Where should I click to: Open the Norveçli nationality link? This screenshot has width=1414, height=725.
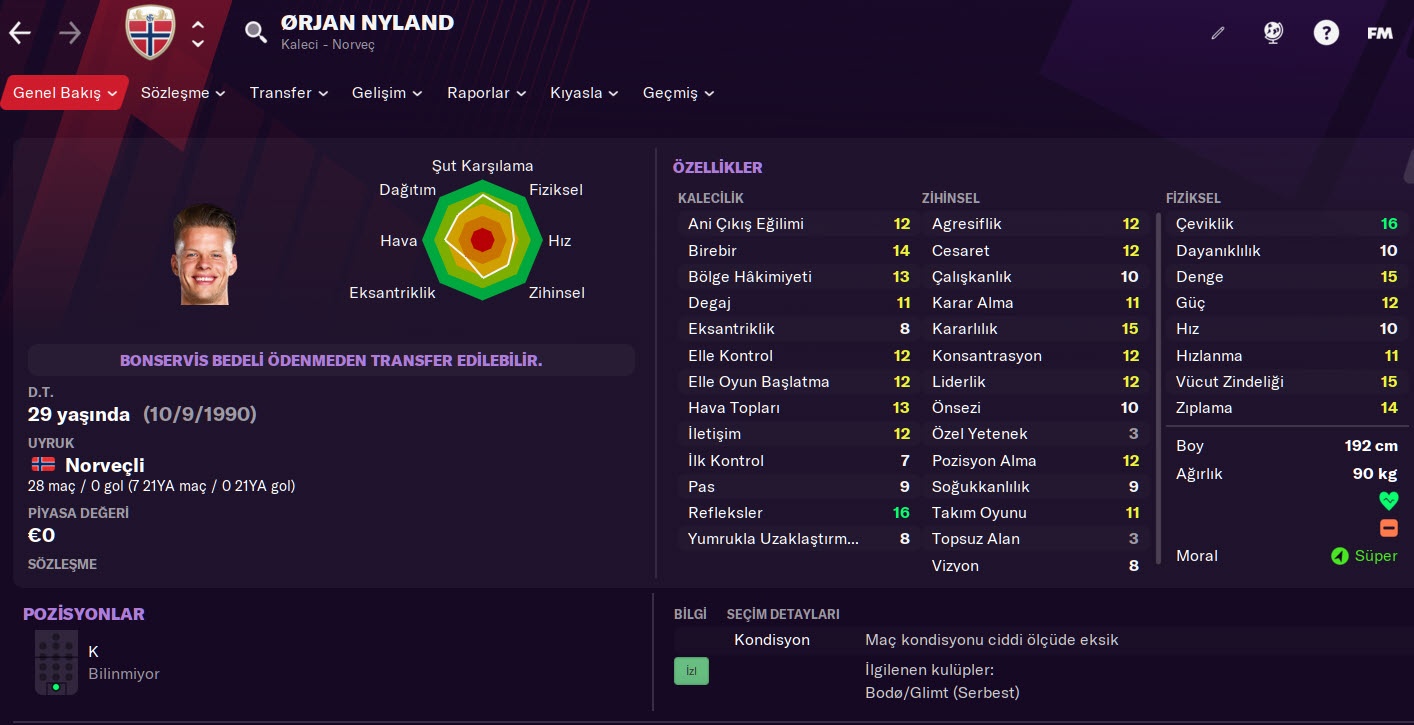pyautogui.click(x=104, y=465)
